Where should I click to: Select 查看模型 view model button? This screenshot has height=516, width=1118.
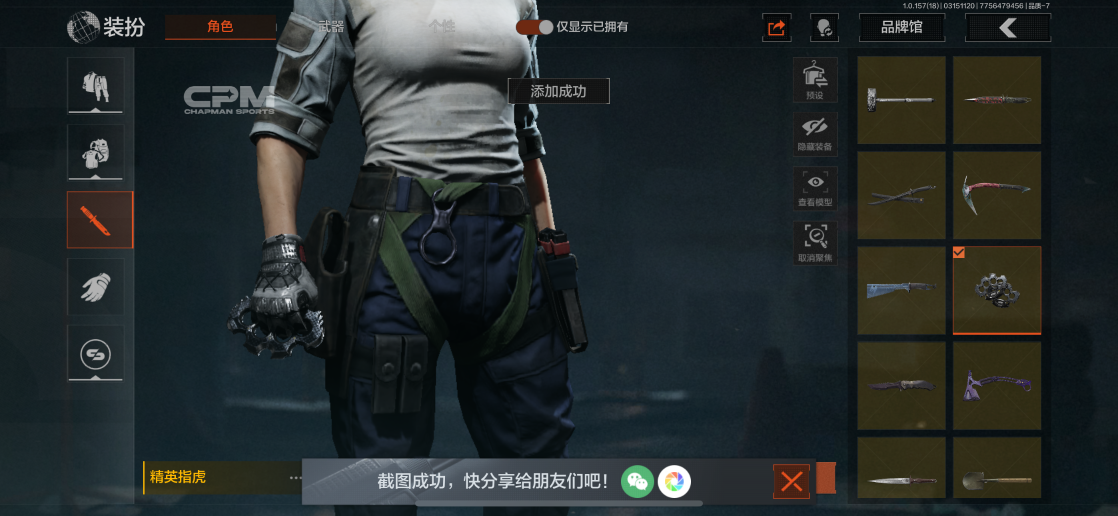tap(815, 188)
